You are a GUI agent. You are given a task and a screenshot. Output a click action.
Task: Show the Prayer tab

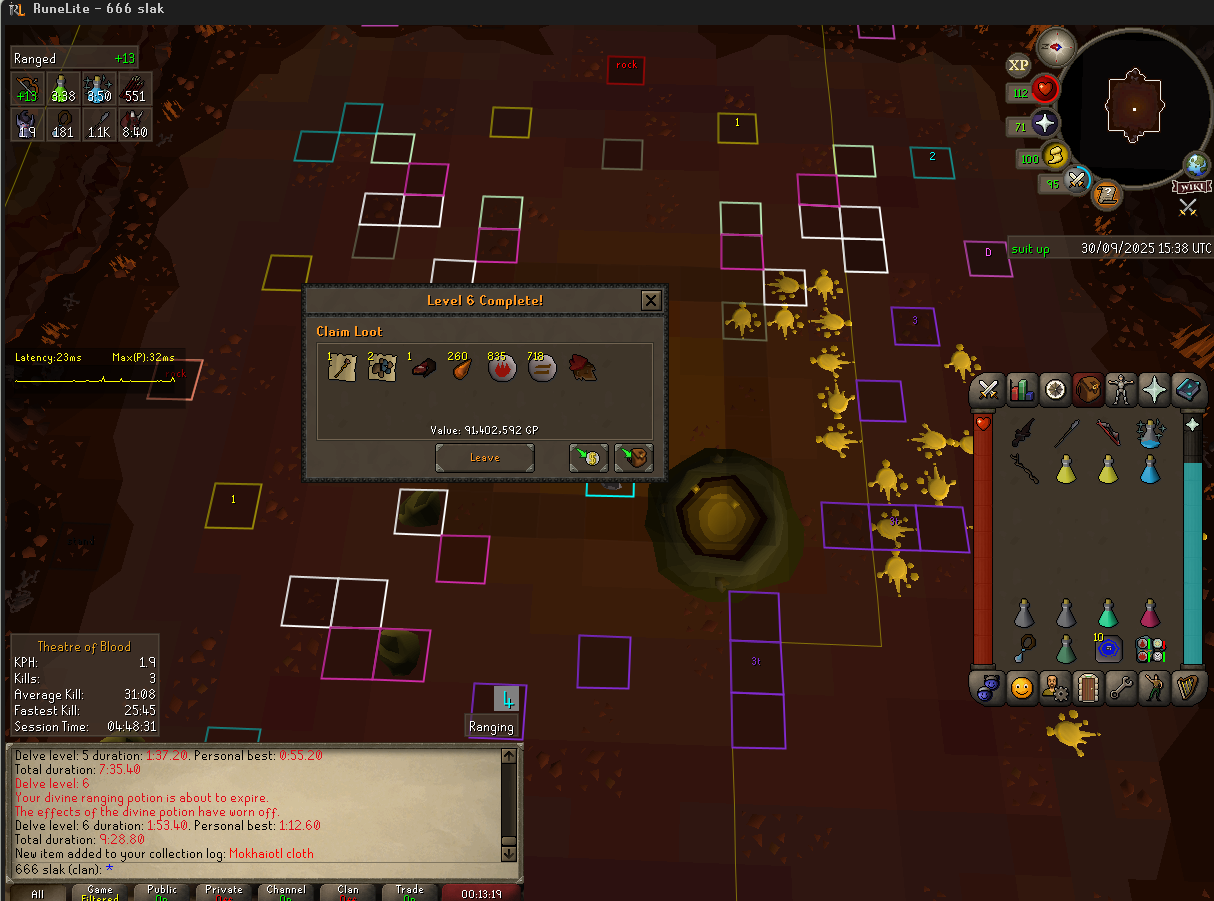1154,389
